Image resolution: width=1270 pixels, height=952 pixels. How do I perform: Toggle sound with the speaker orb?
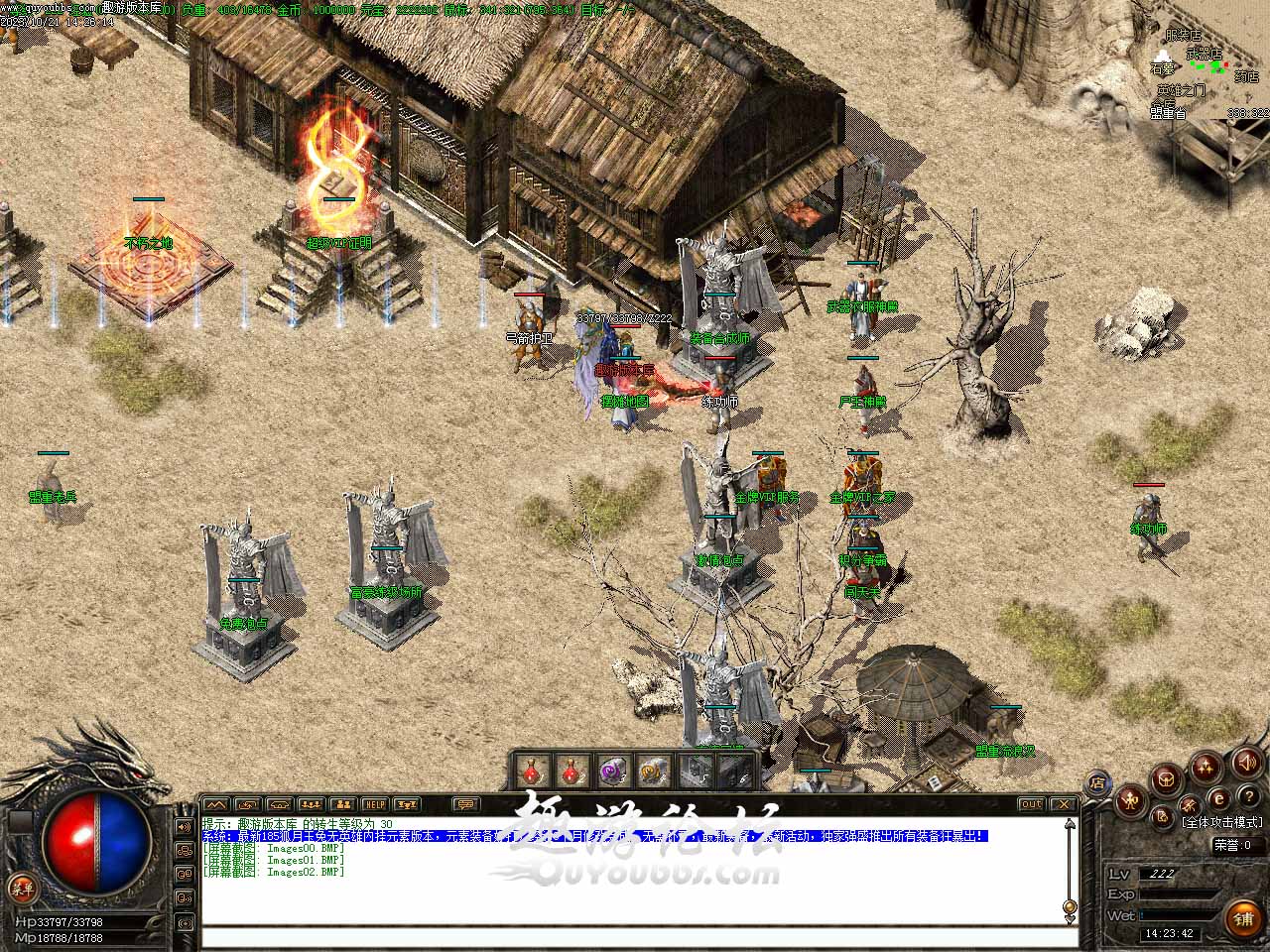[x=1246, y=762]
